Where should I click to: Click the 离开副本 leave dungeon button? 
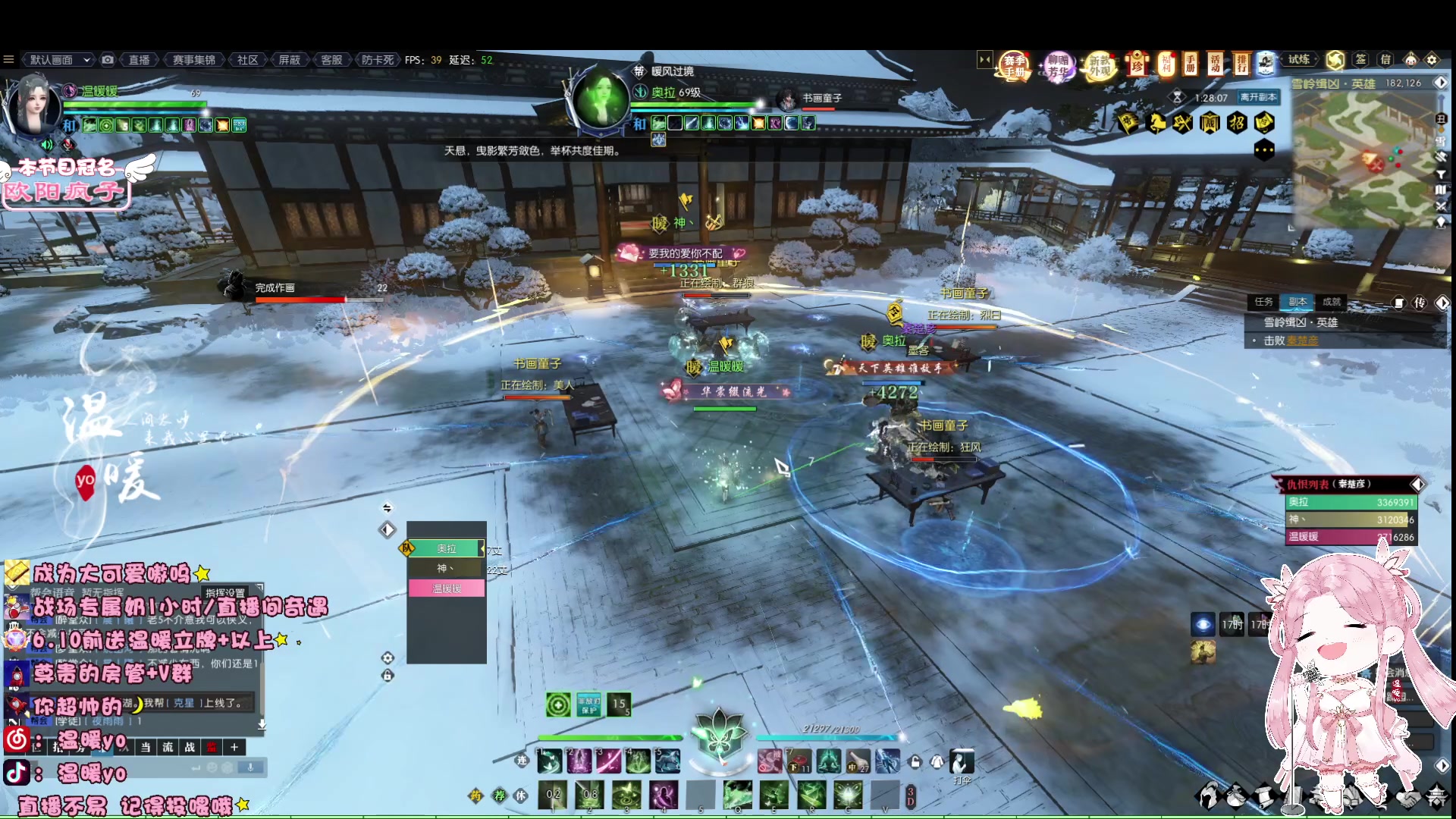tap(1258, 97)
